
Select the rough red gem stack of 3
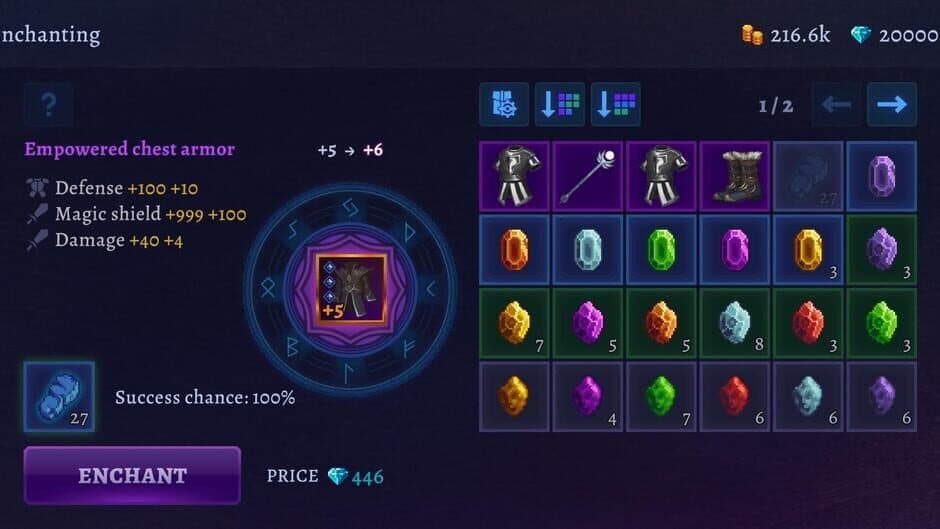pyautogui.click(x=808, y=323)
